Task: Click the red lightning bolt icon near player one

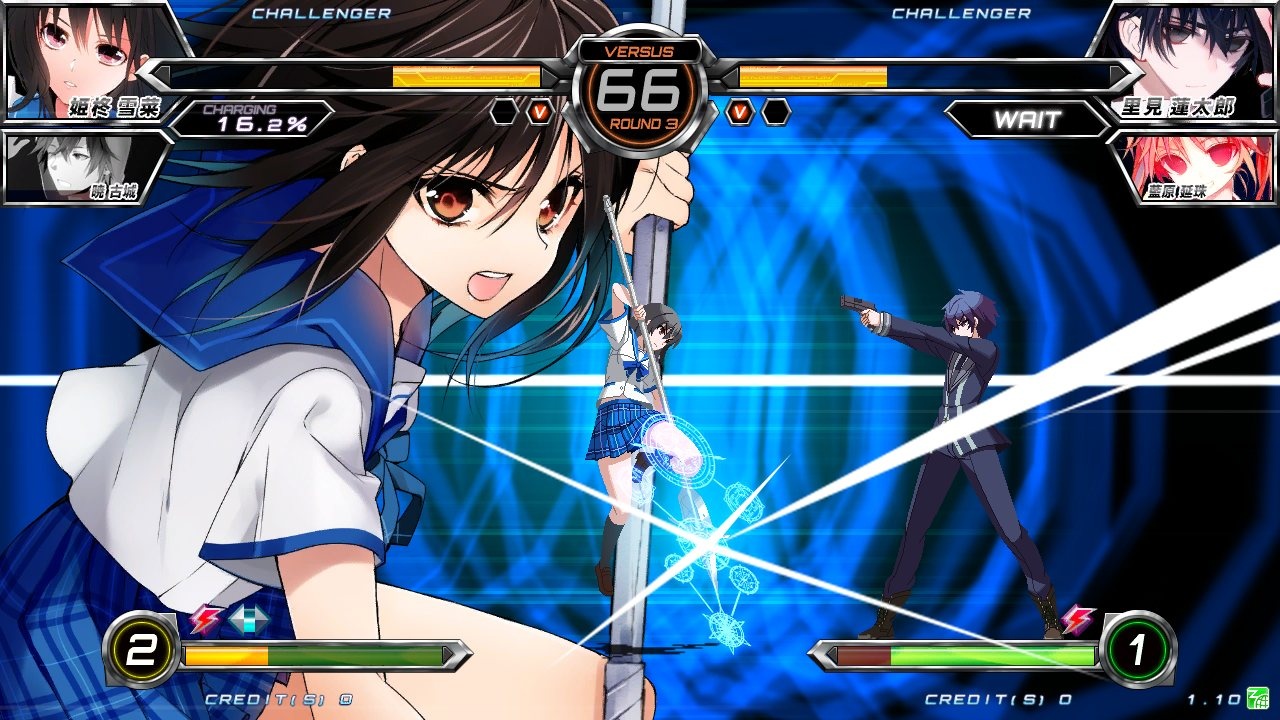Action: click(202, 621)
